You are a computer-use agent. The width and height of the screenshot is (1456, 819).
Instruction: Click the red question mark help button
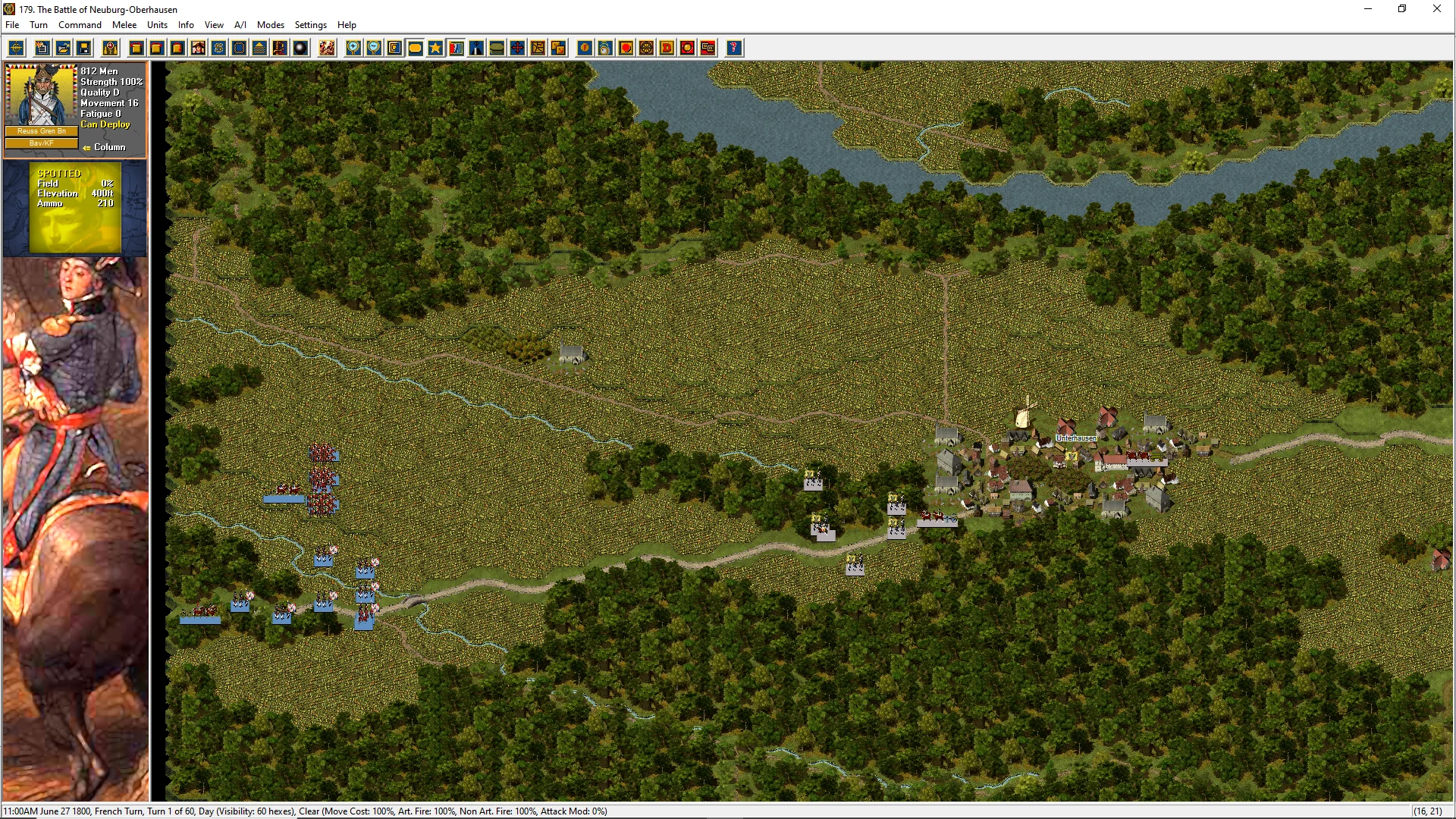(x=733, y=49)
